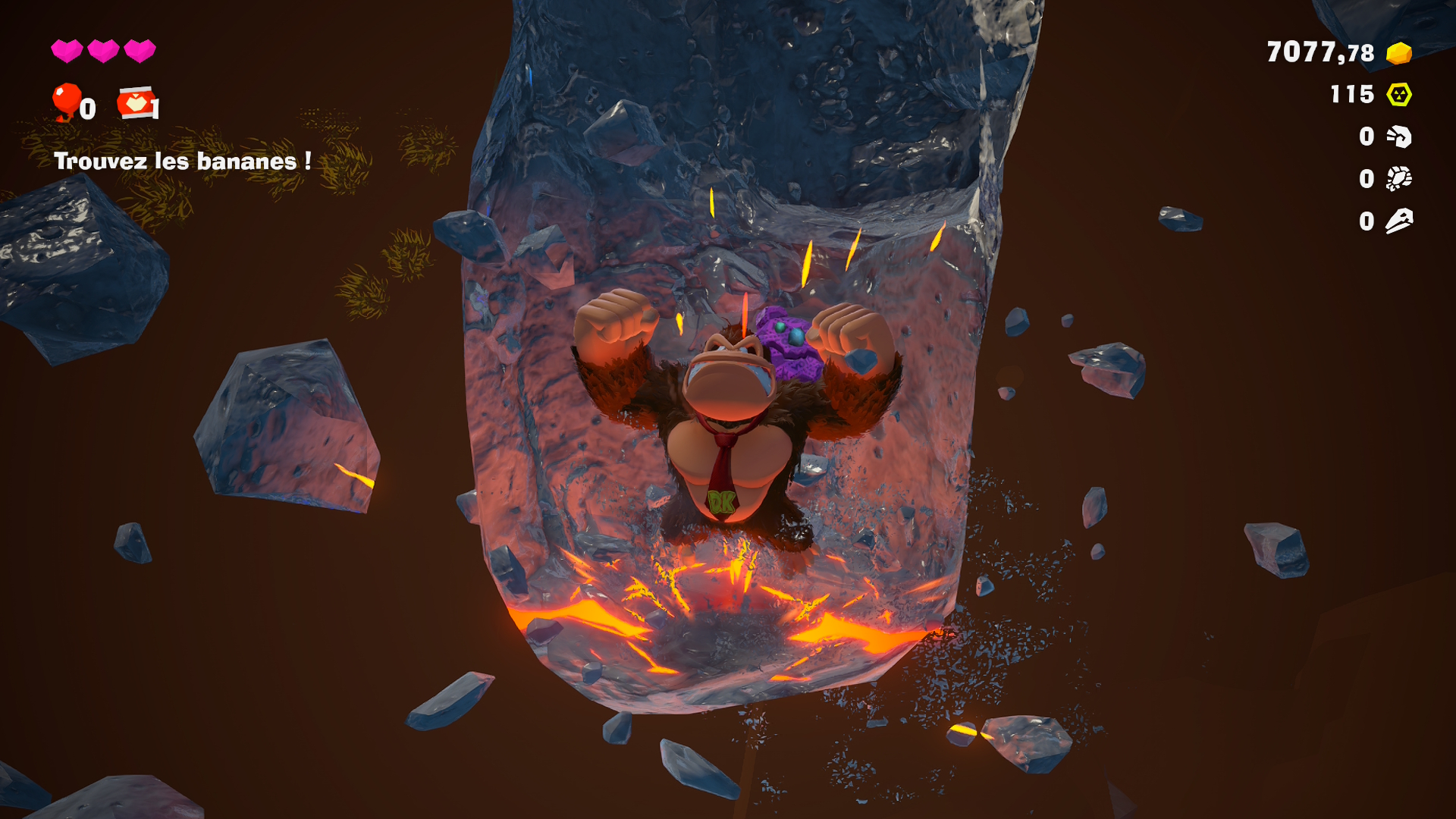Select the hexagonal banandium gem icon
The height and width of the screenshot is (819, 1456).
[x=1398, y=95]
